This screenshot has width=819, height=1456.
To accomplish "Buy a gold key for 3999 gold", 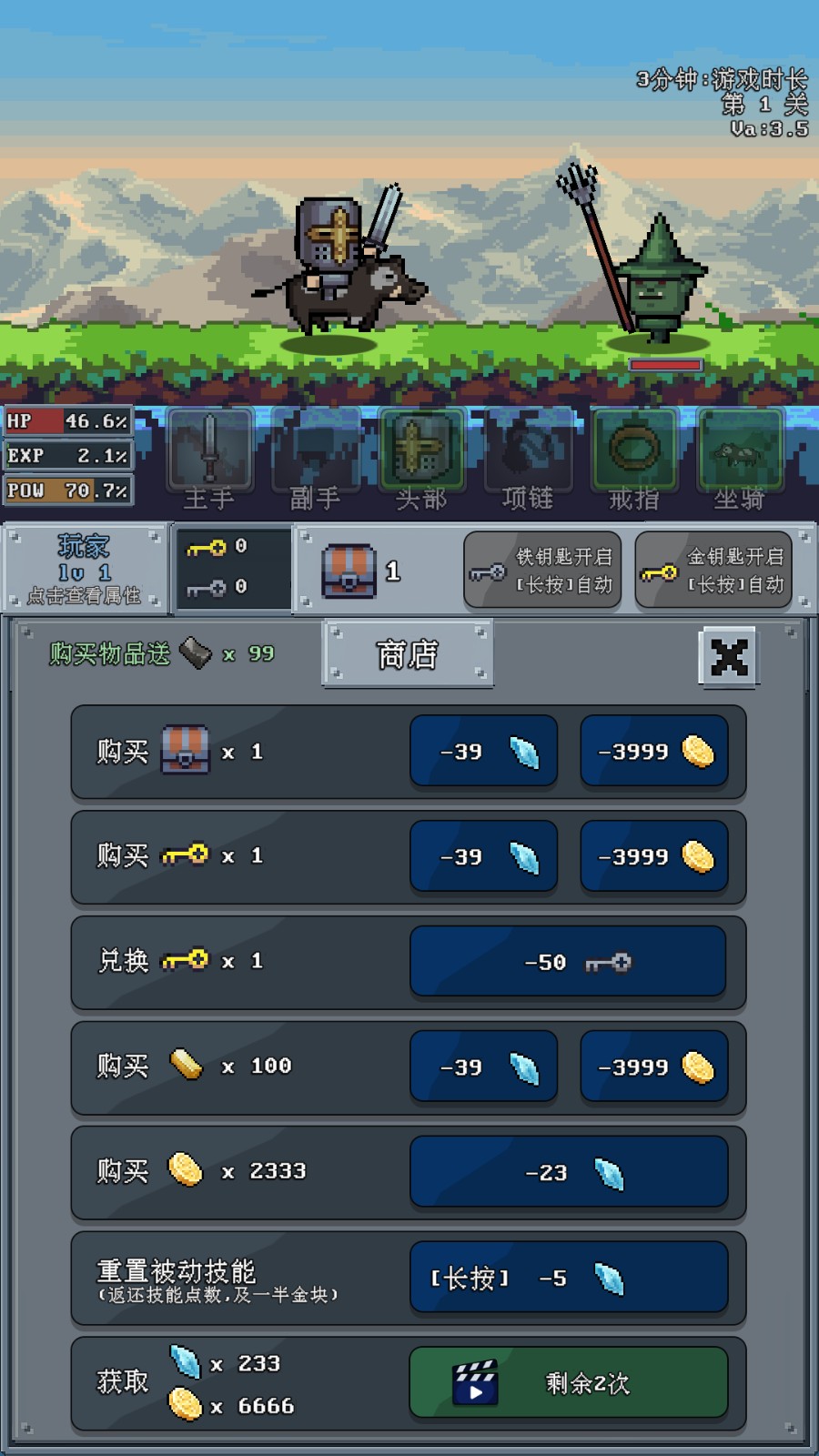I will 654,856.
